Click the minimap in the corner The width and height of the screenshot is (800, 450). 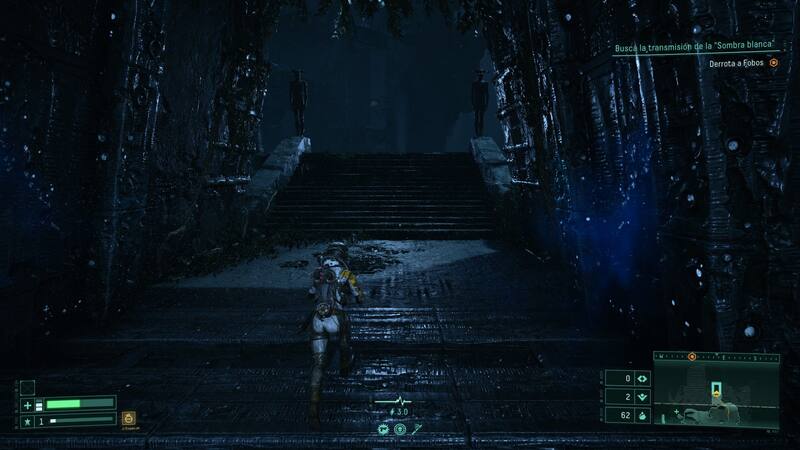pyautogui.click(x=716, y=392)
